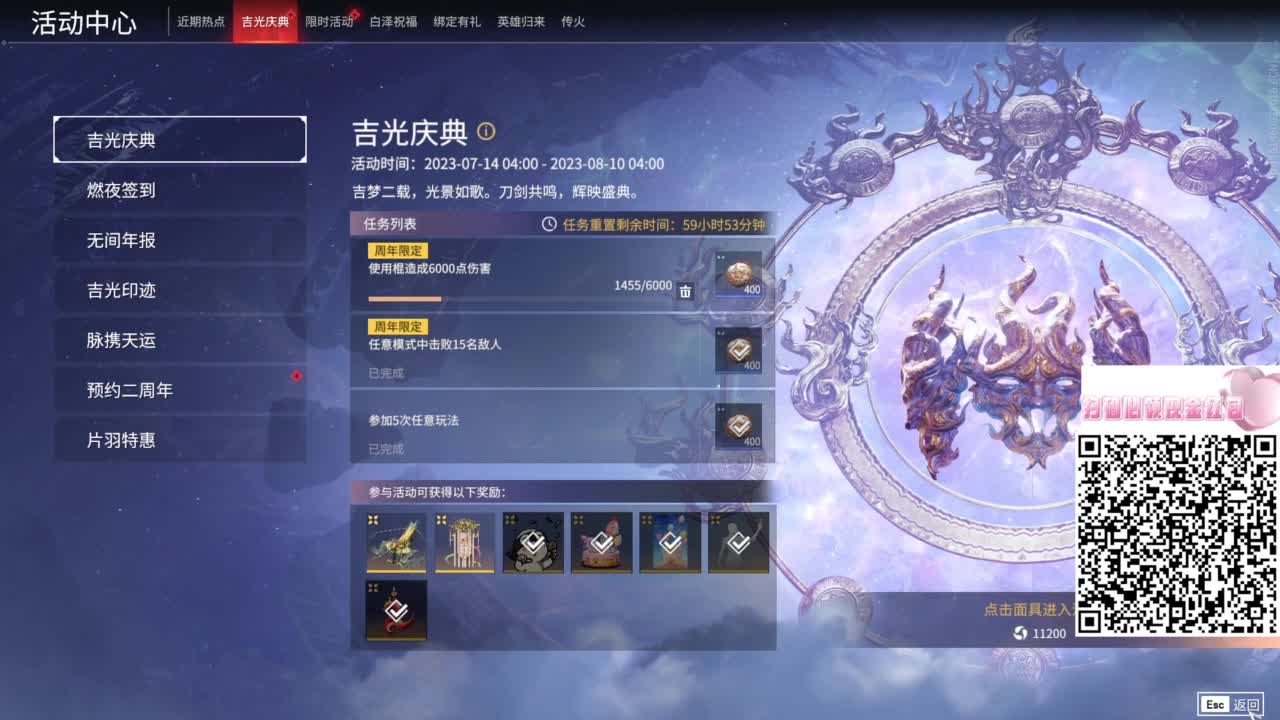Click the Esc 返回 return button
Screen dimensions: 1280x720
pos(1229,704)
